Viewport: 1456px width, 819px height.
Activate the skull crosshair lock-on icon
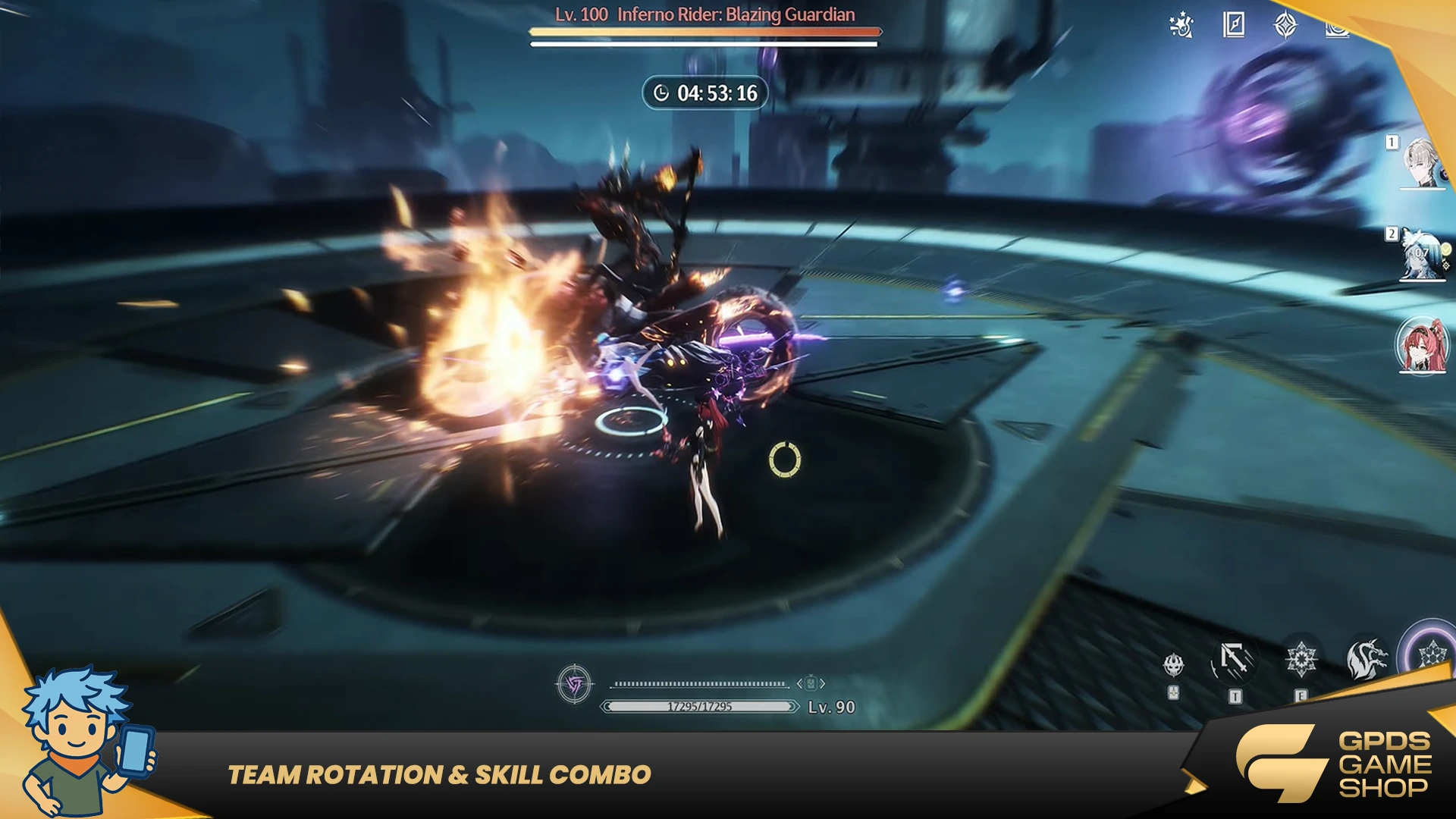(1174, 666)
